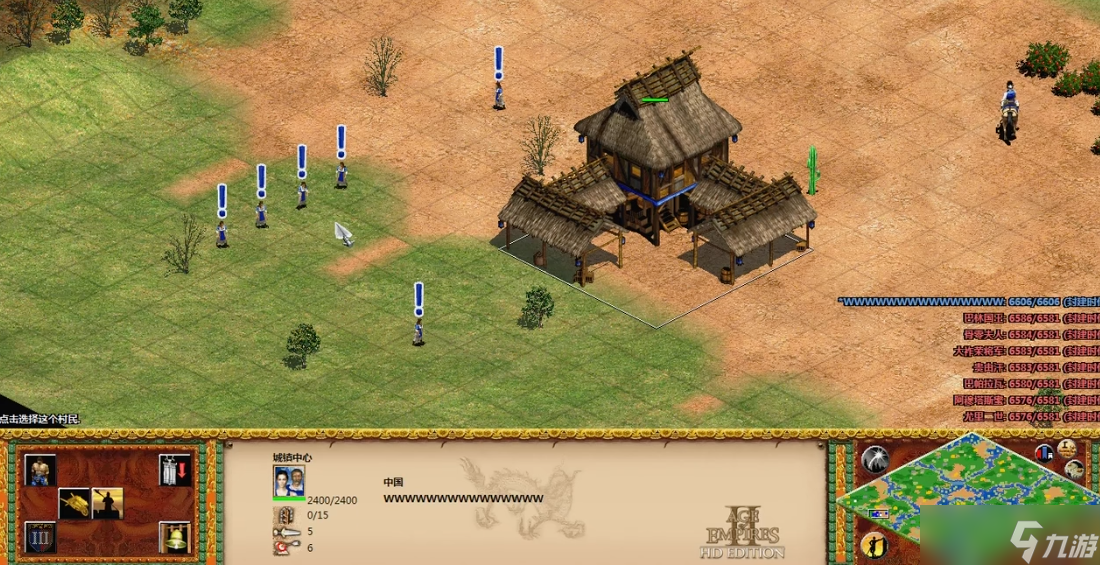Viewport: 1100px width, 565px height.
Task: Toggle the red and blue minimap mode button
Action: 1044,452
